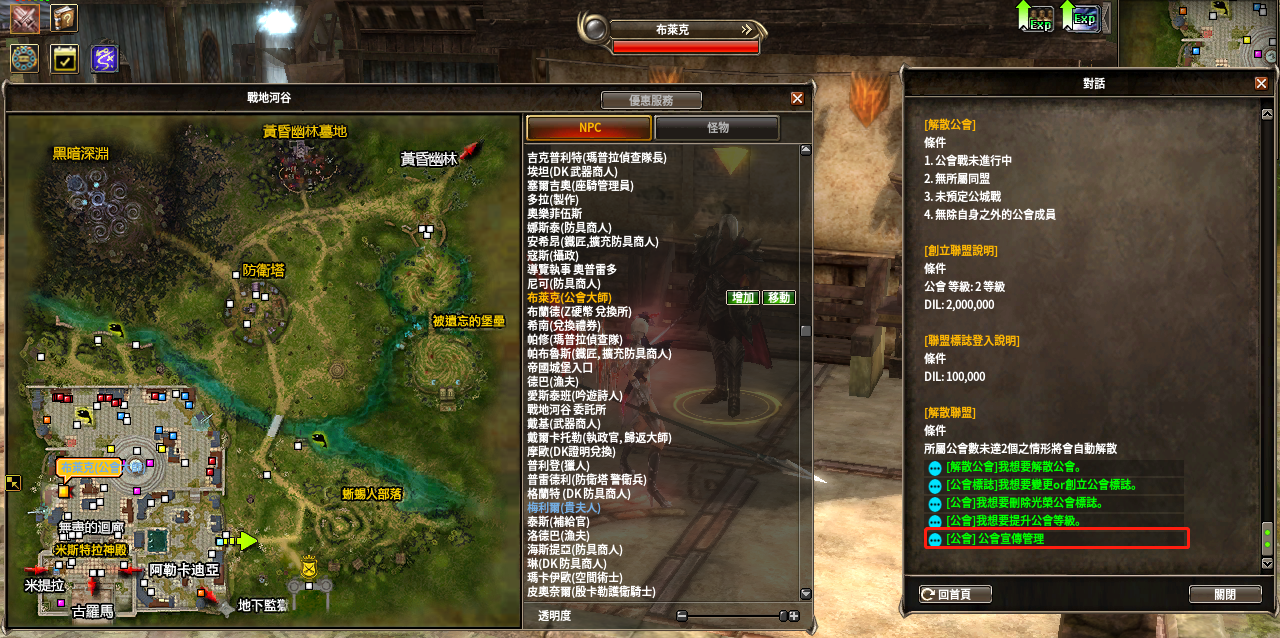The width and height of the screenshot is (1280, 638).
Task: Select the NPC tab
Action: (x=589, y=128)
